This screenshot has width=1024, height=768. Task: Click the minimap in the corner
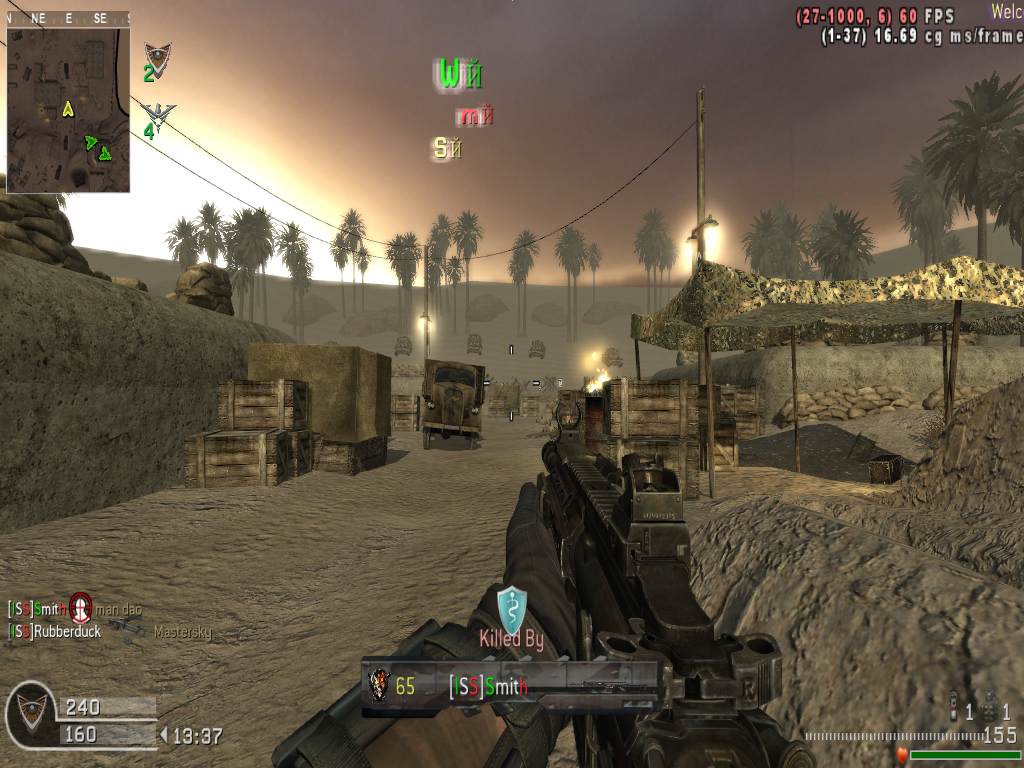pyautogui.click(x=68, y=110)
